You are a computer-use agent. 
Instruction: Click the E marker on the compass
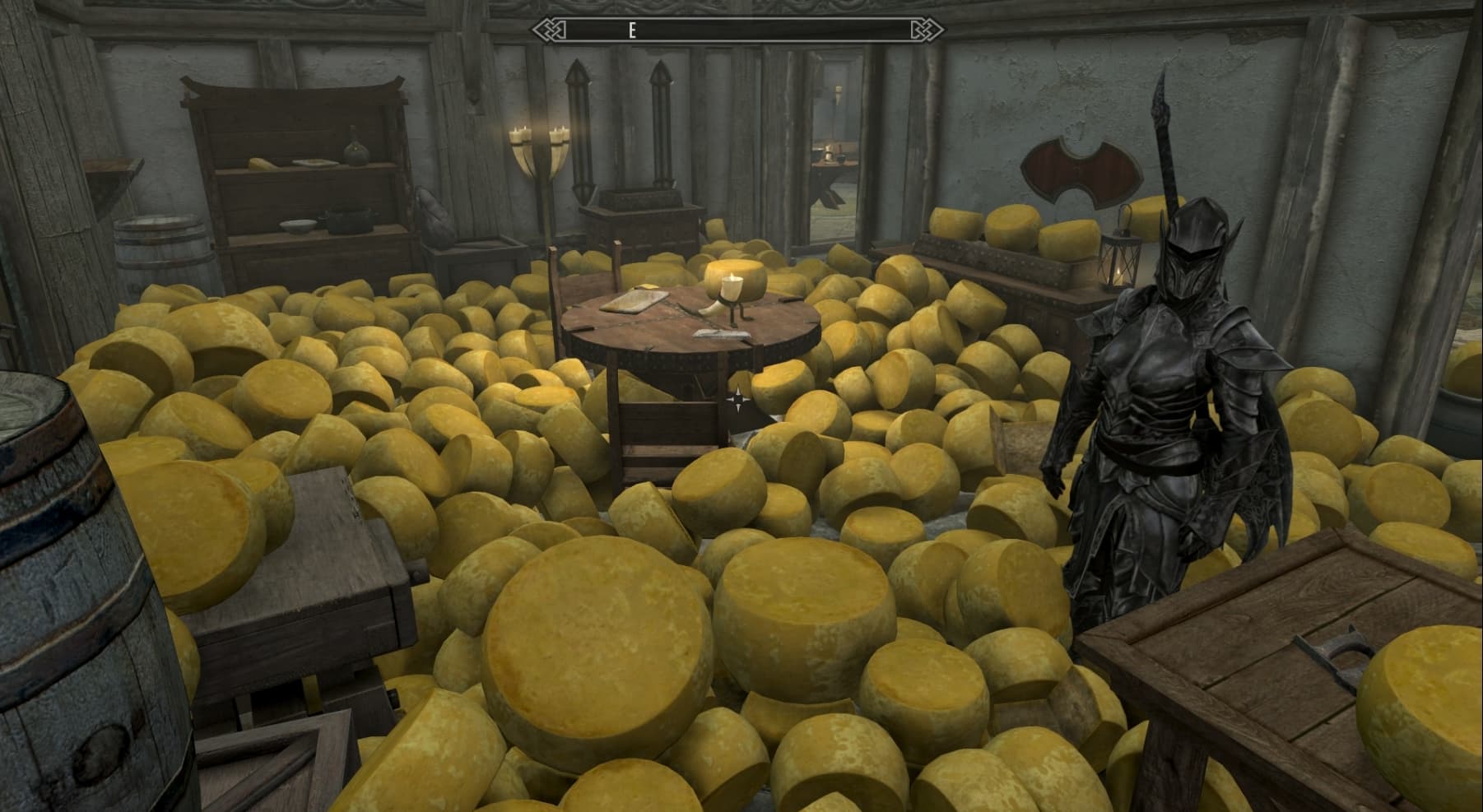pos(632,30)
